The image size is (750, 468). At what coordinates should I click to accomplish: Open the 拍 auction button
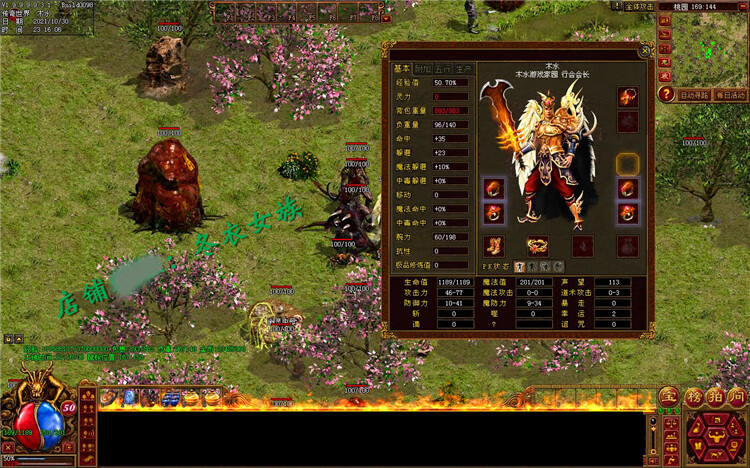click(x=714, y=398)
